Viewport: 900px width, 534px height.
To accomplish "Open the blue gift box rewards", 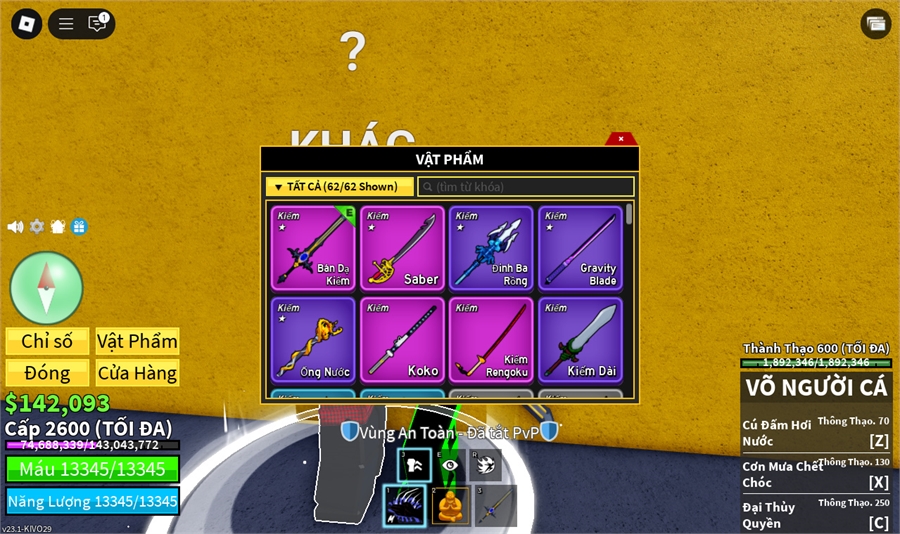I will 79,227.
